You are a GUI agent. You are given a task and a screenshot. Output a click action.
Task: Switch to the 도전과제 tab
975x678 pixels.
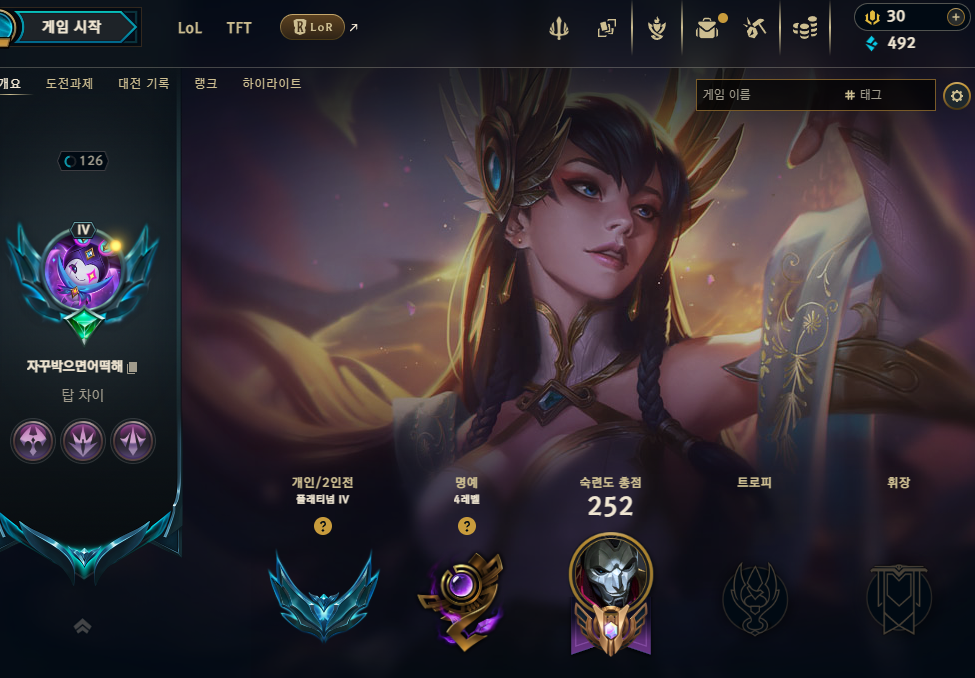(69, 84)
